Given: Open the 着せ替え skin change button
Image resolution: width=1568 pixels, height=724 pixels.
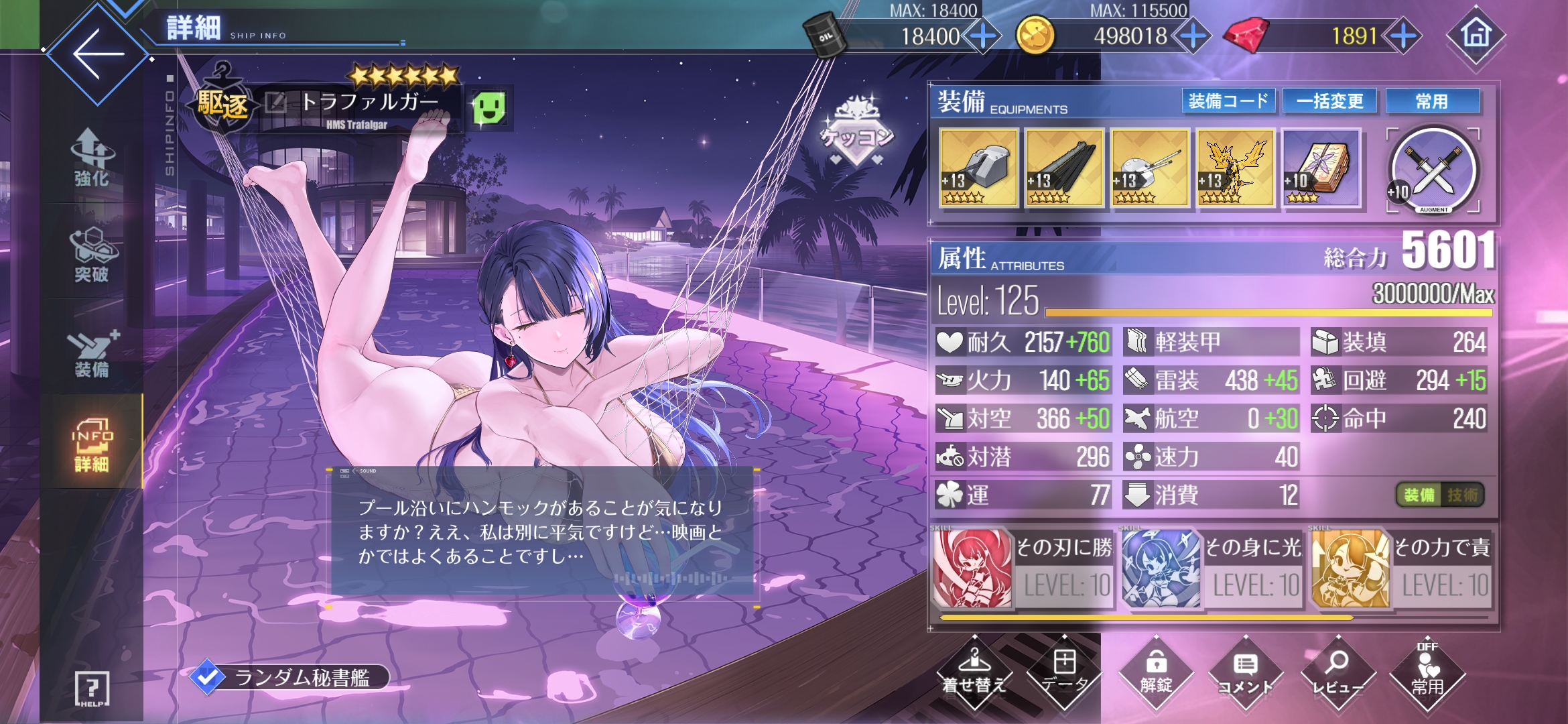Looking at the screenshot, I should (974, 672).
